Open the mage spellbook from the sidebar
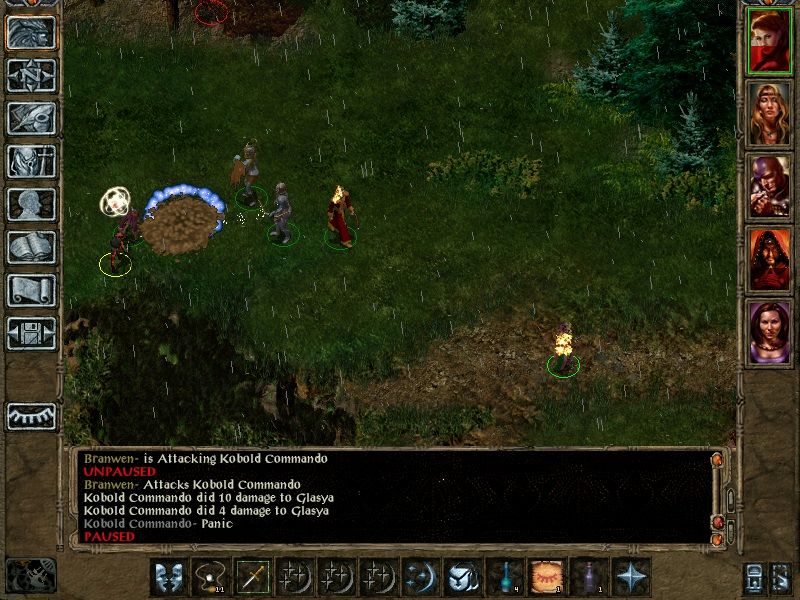 point(31,247)
